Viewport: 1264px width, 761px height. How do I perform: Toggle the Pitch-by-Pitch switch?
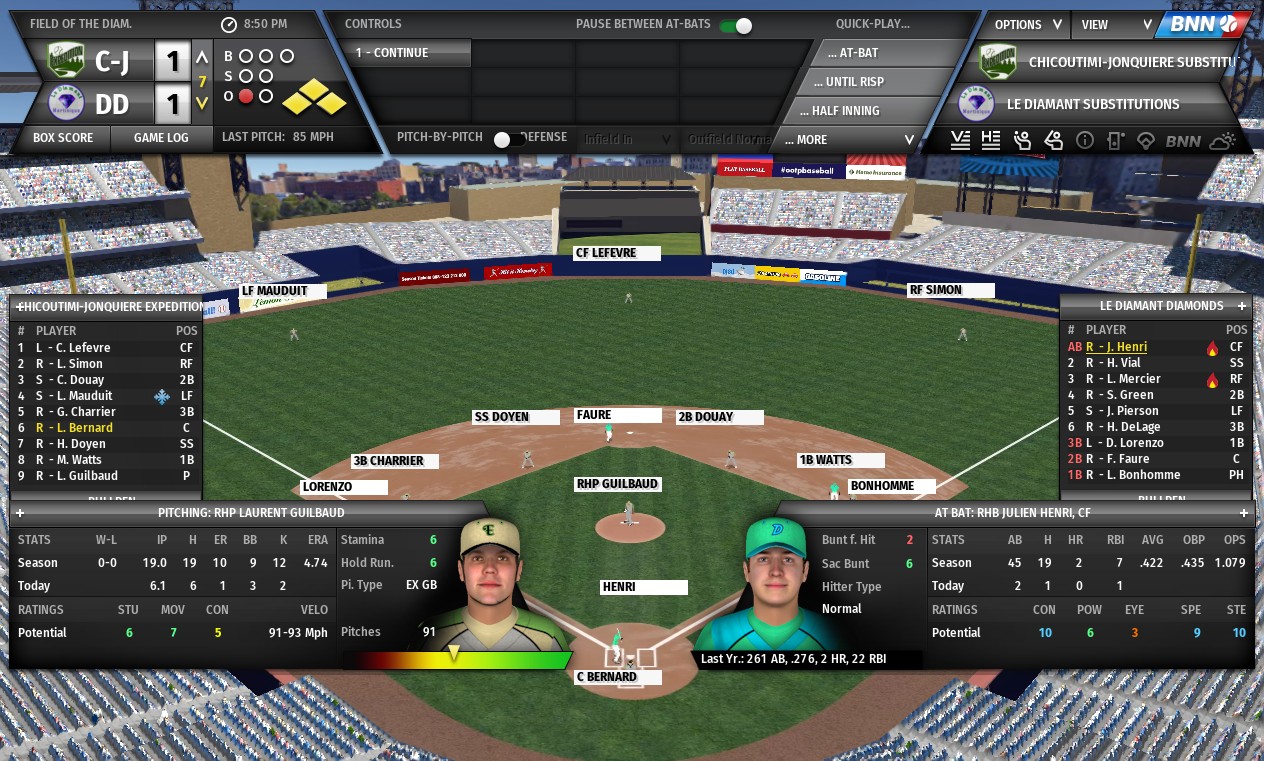(510, 139)
